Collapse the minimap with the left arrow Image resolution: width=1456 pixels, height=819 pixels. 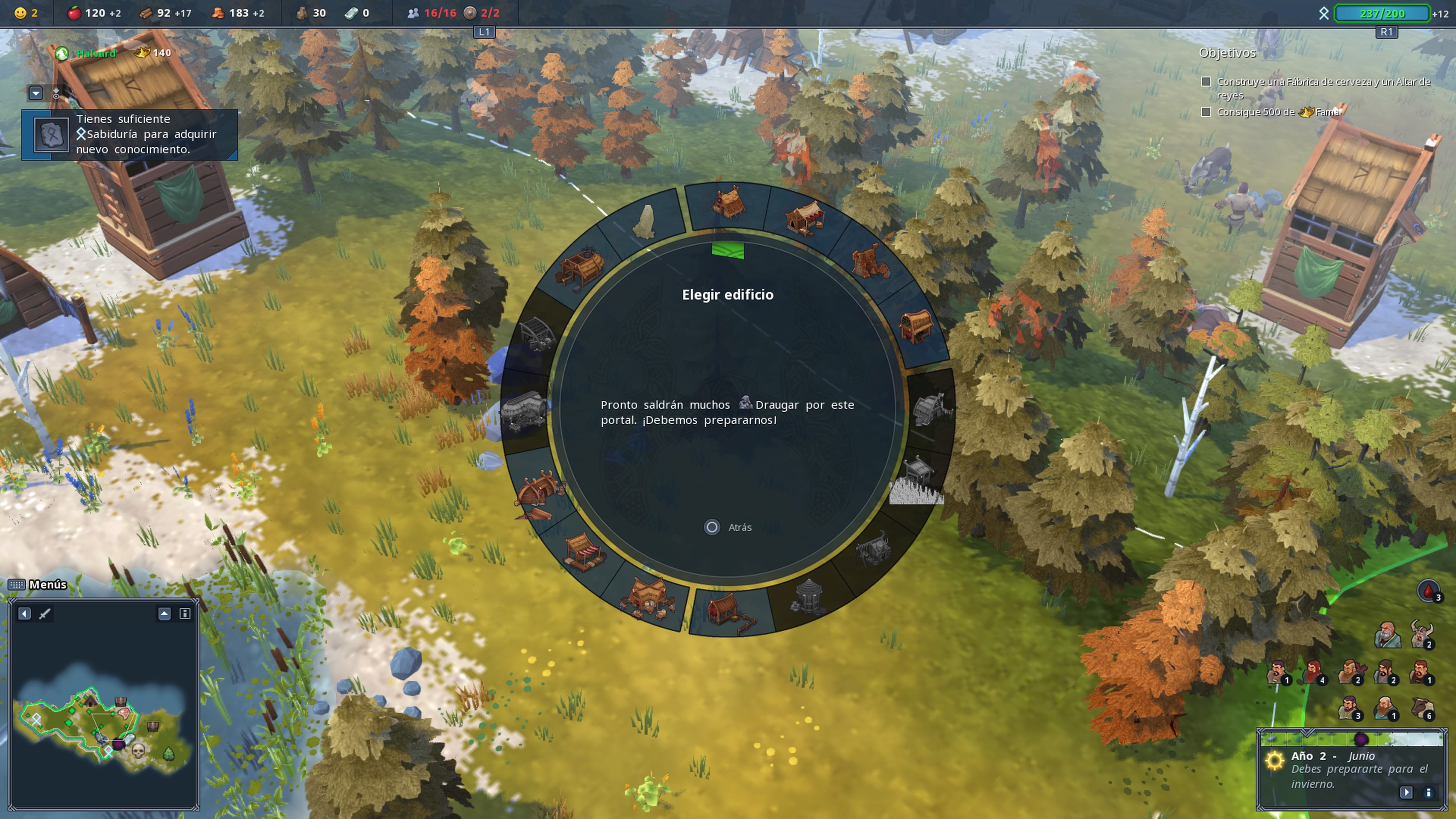click(x=24, y=613)
